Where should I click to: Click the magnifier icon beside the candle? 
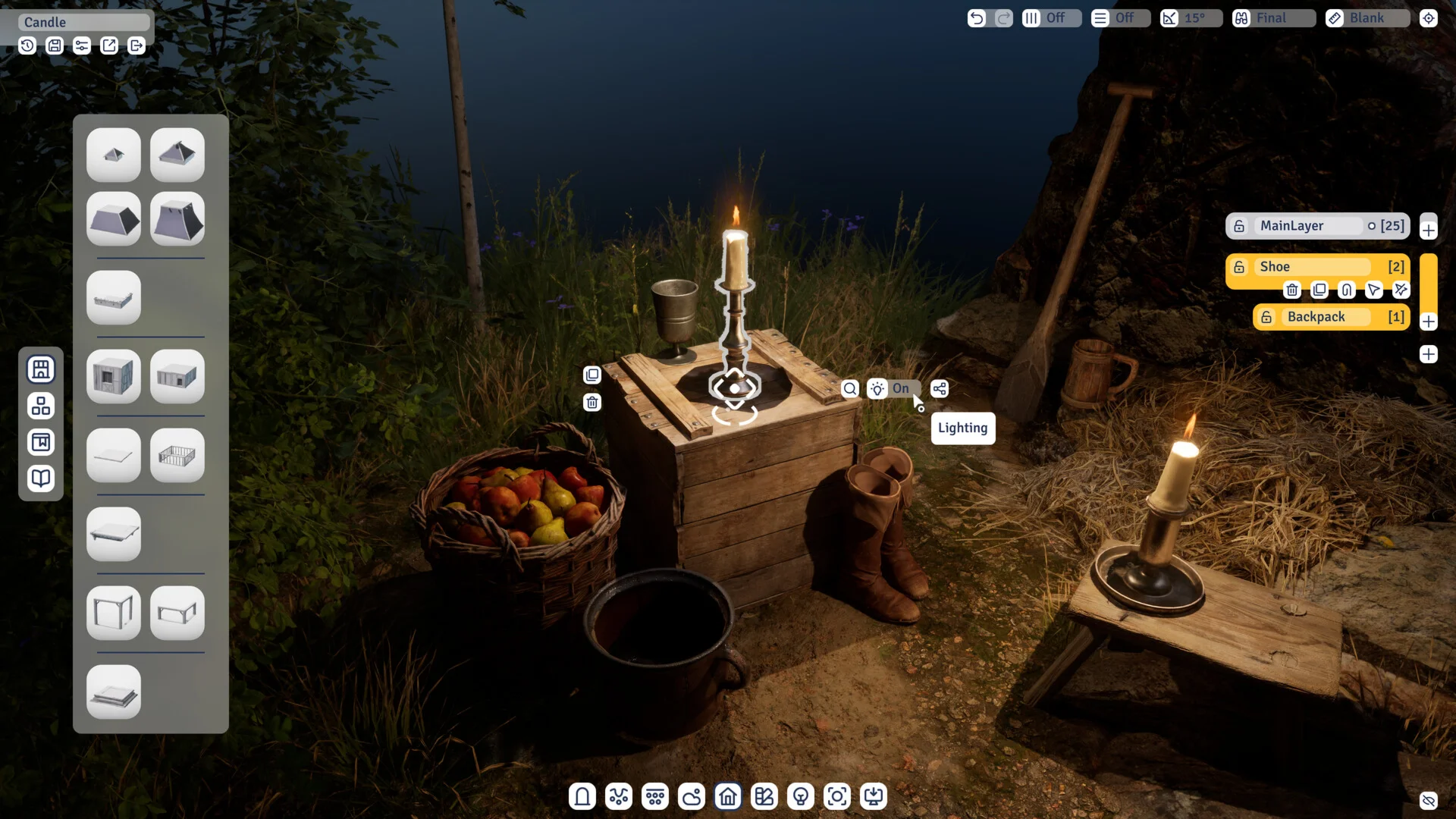tap(850, 389)
